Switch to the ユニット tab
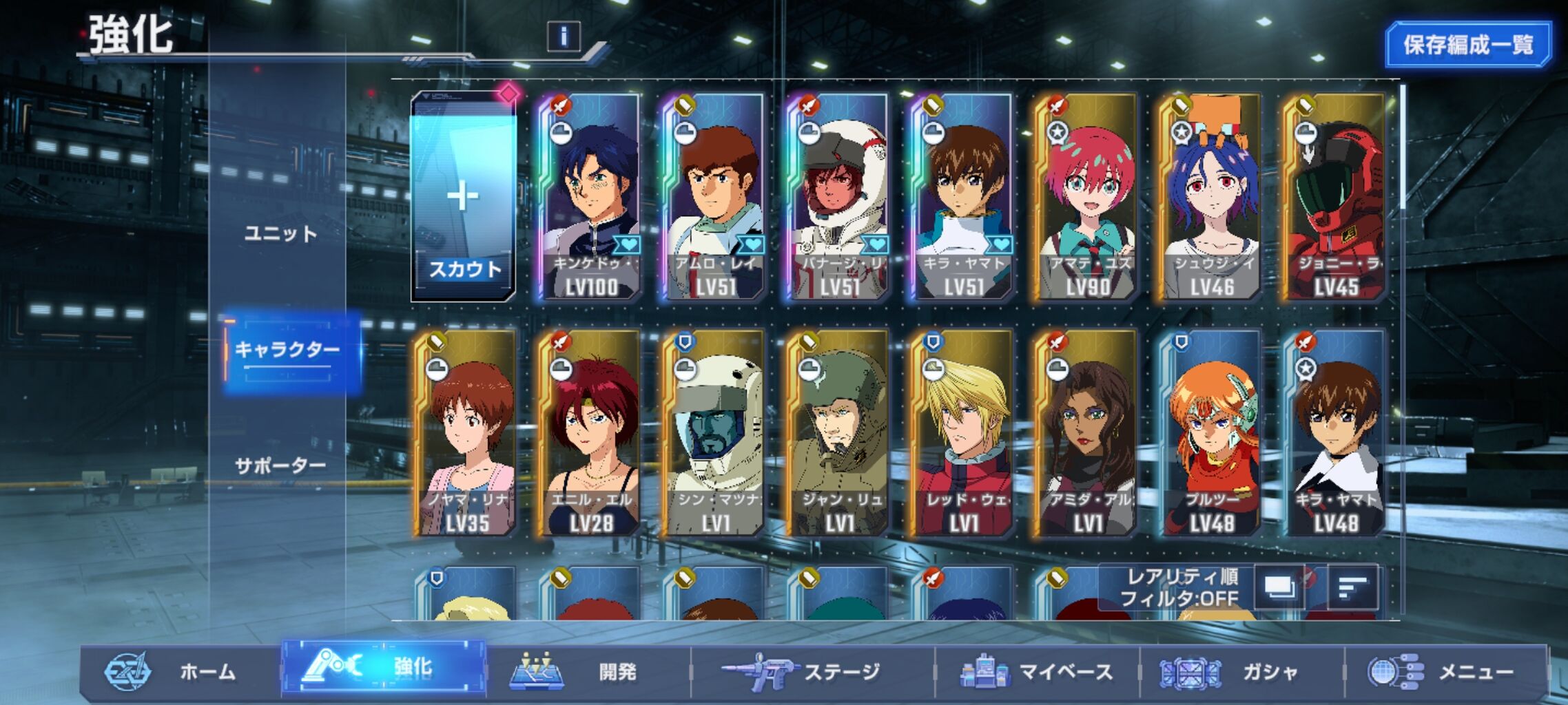This screenshot has width=1568, height=705. tap(280, 234)
